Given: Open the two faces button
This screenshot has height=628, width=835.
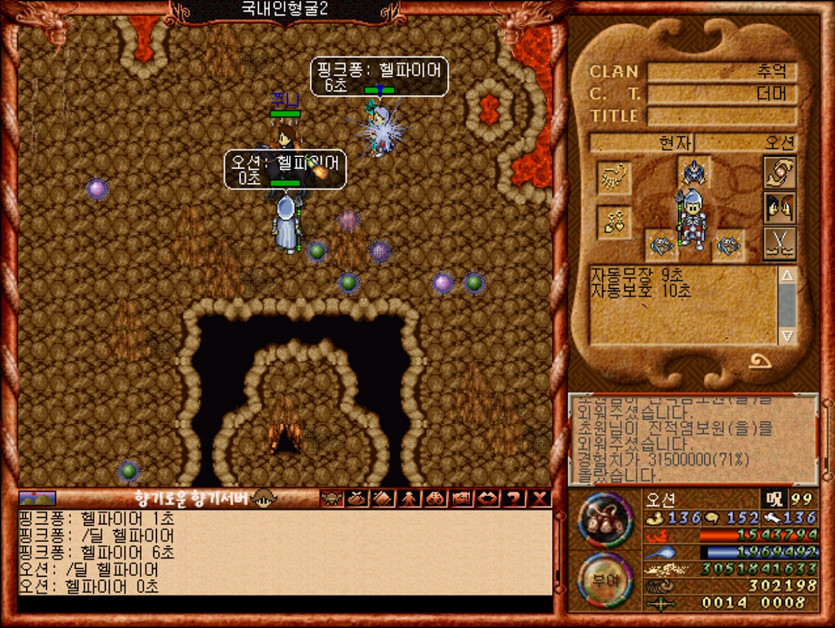Looking at the screenshot, I should click(x=779, y=208).
